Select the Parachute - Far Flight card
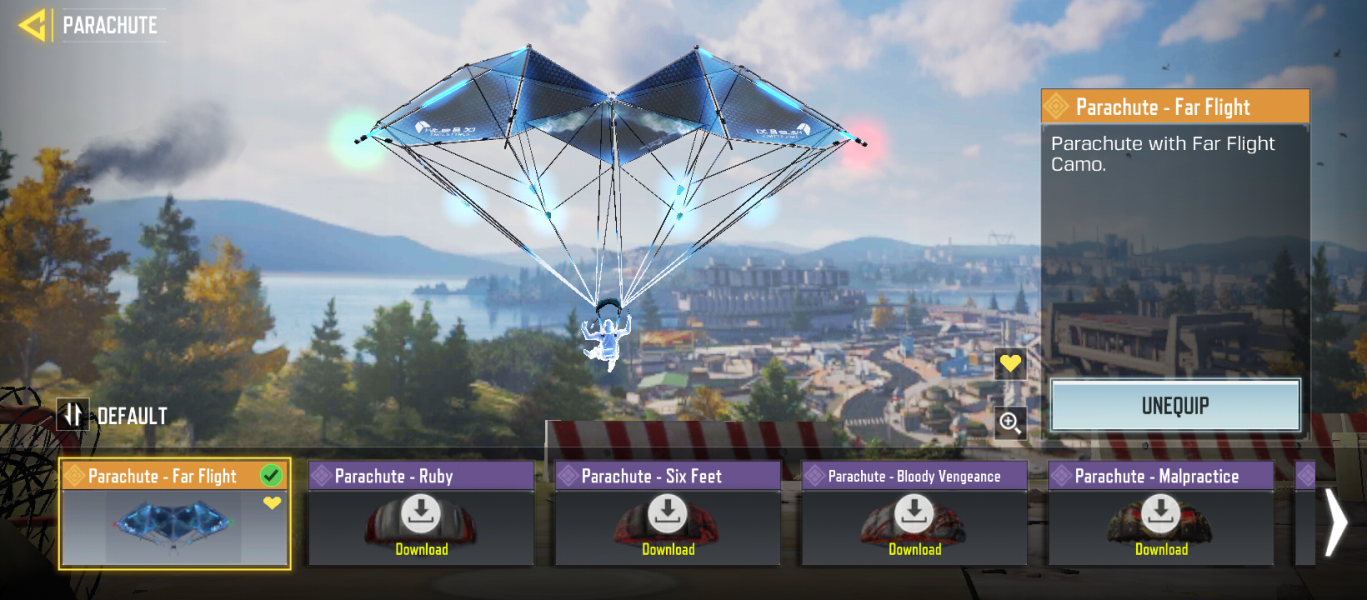This screenshot has width=1367, height=600. coord(175,514)
